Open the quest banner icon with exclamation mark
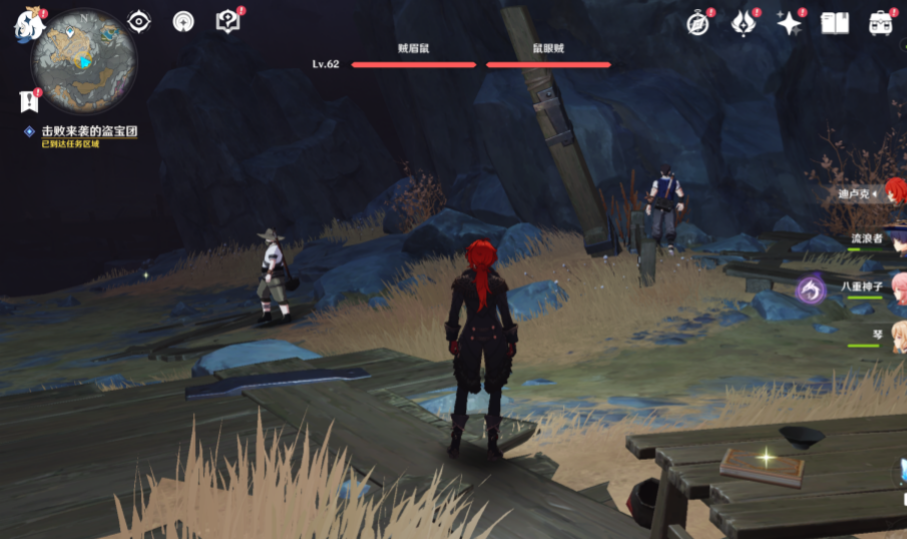 point(28,101)
